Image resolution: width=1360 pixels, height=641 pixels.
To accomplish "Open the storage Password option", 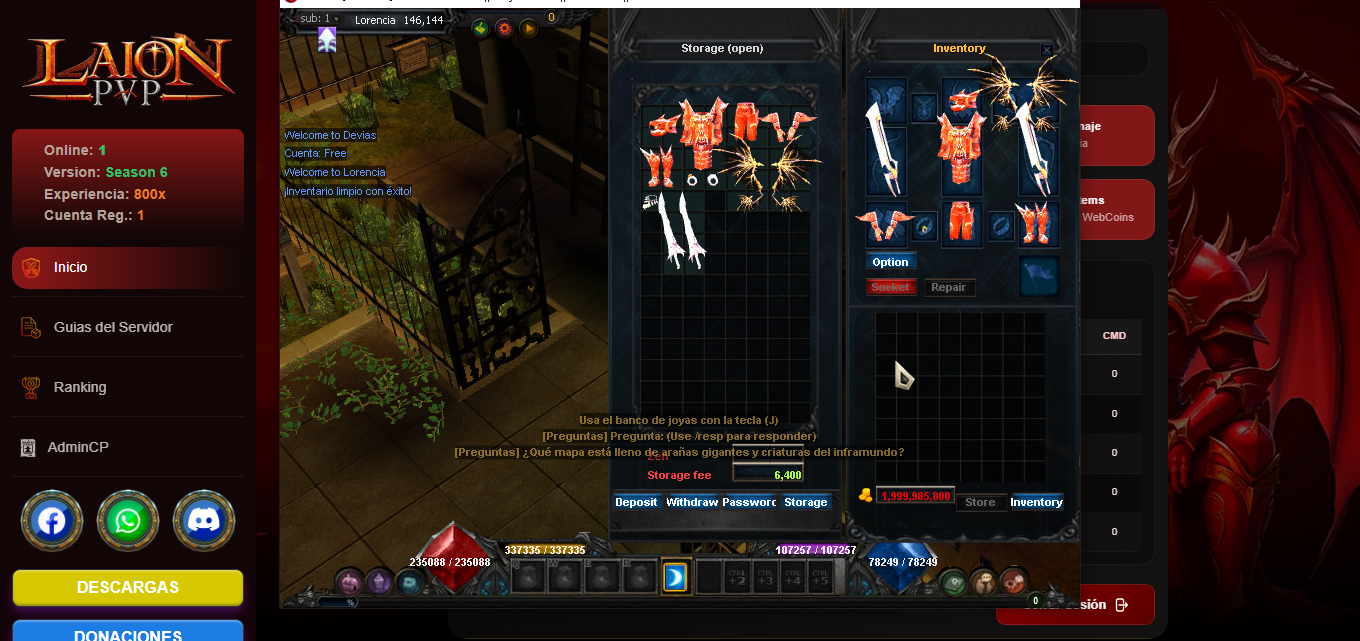I will pos(749,502).
